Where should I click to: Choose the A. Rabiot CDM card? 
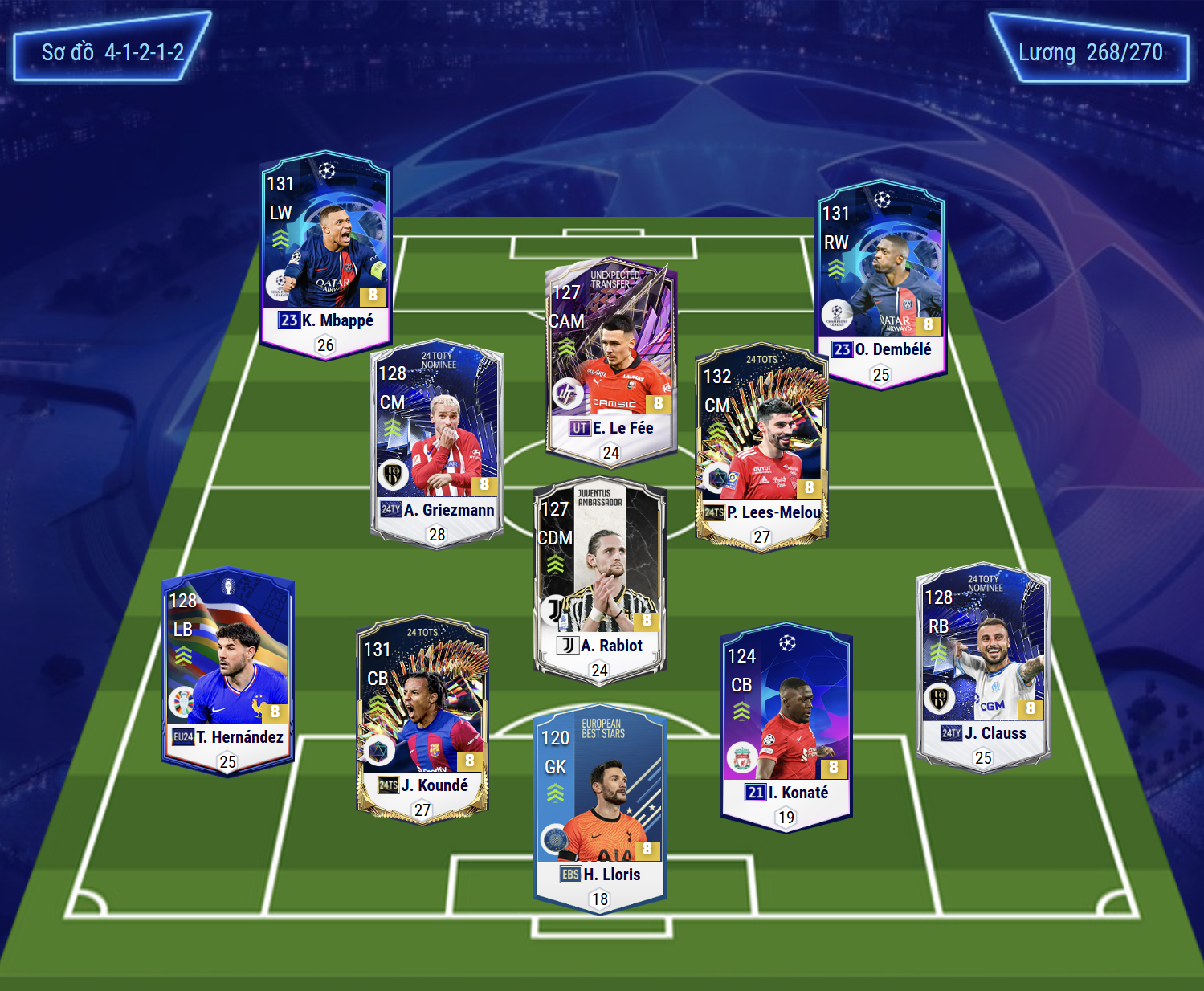click(x=599, y=580)
